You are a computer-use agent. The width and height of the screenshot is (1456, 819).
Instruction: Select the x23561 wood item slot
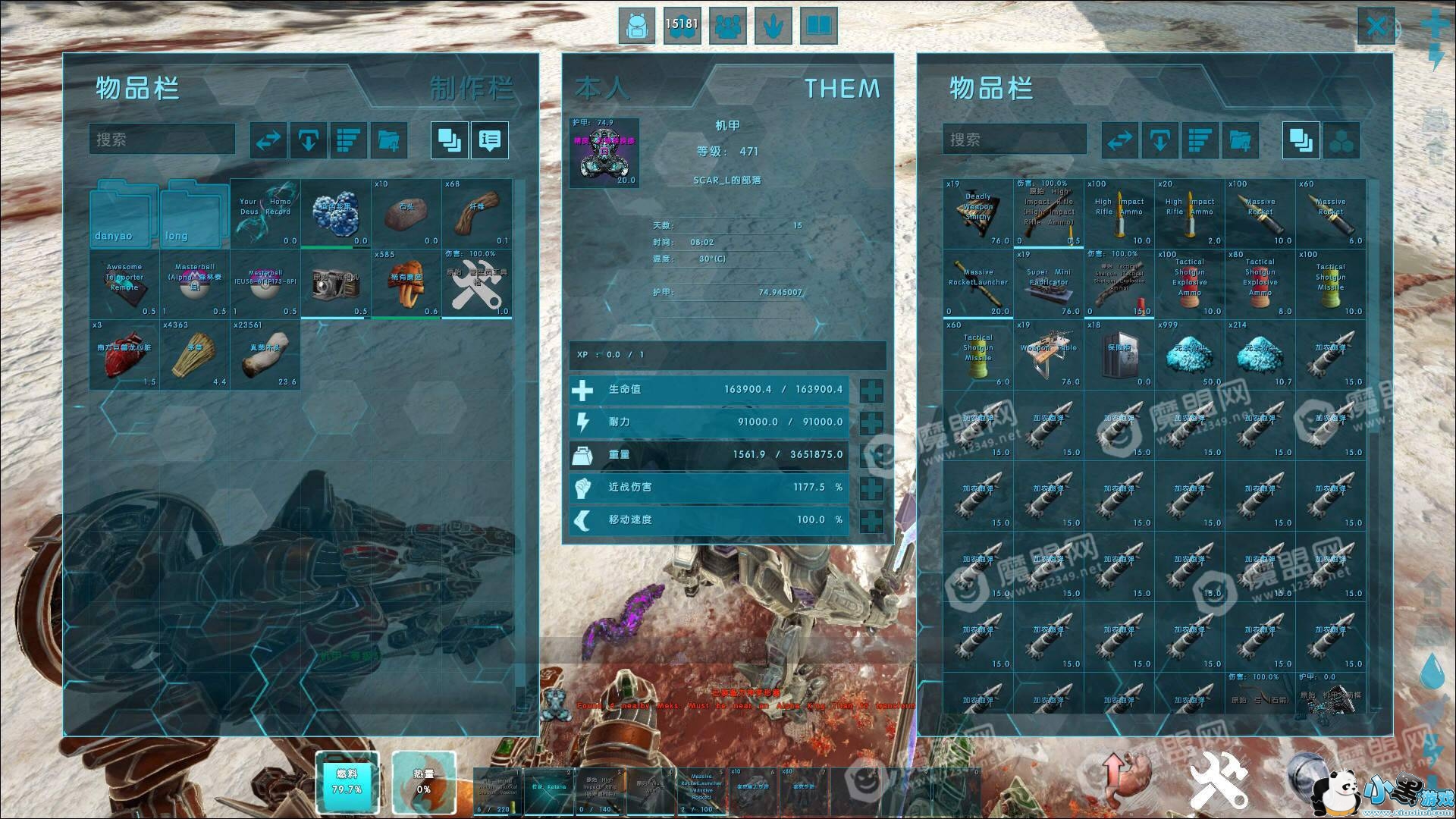tap(265, 354)
